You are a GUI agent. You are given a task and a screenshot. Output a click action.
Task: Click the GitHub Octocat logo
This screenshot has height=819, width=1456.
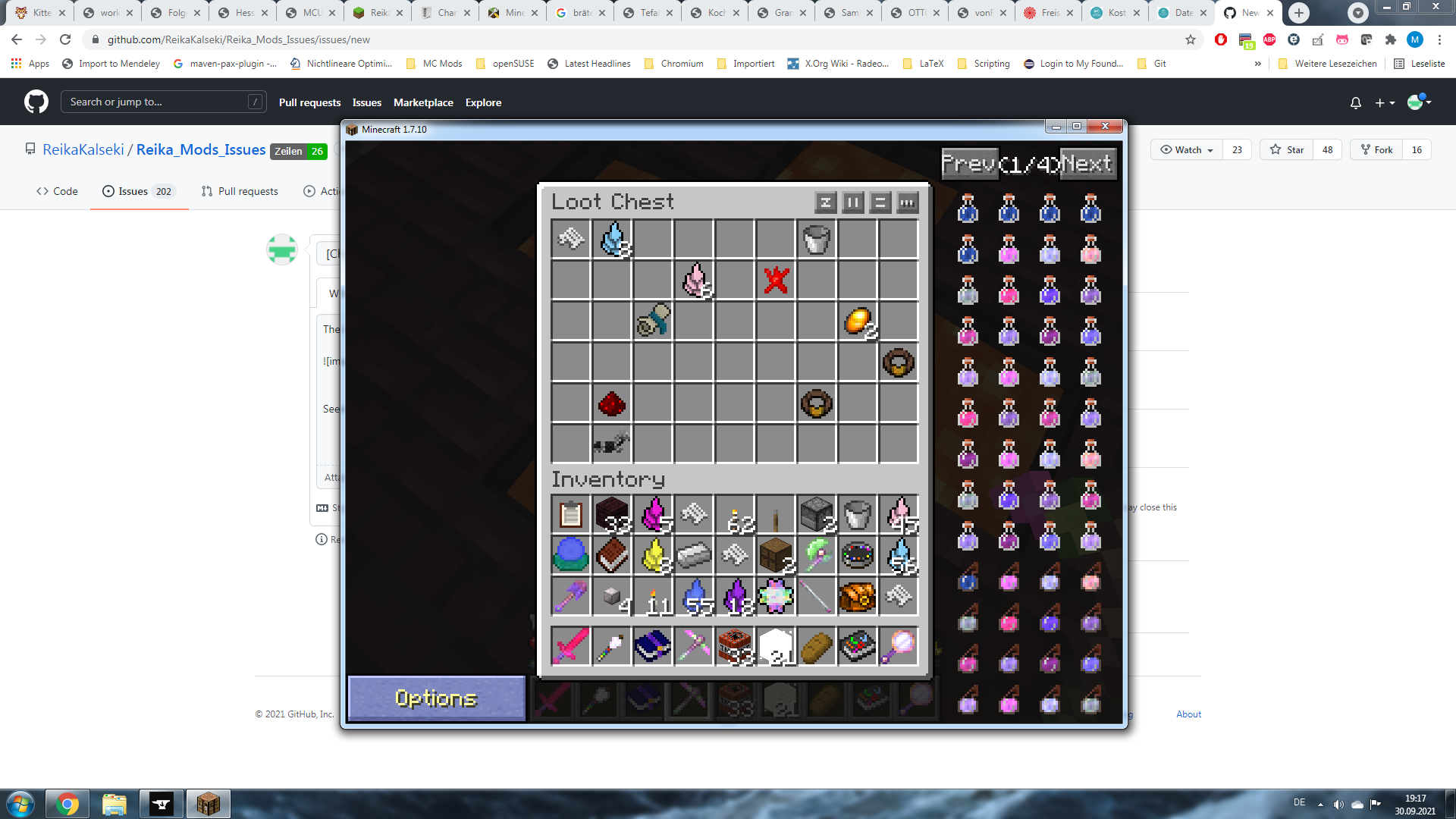pyautogui.click(x=35, y=101)
